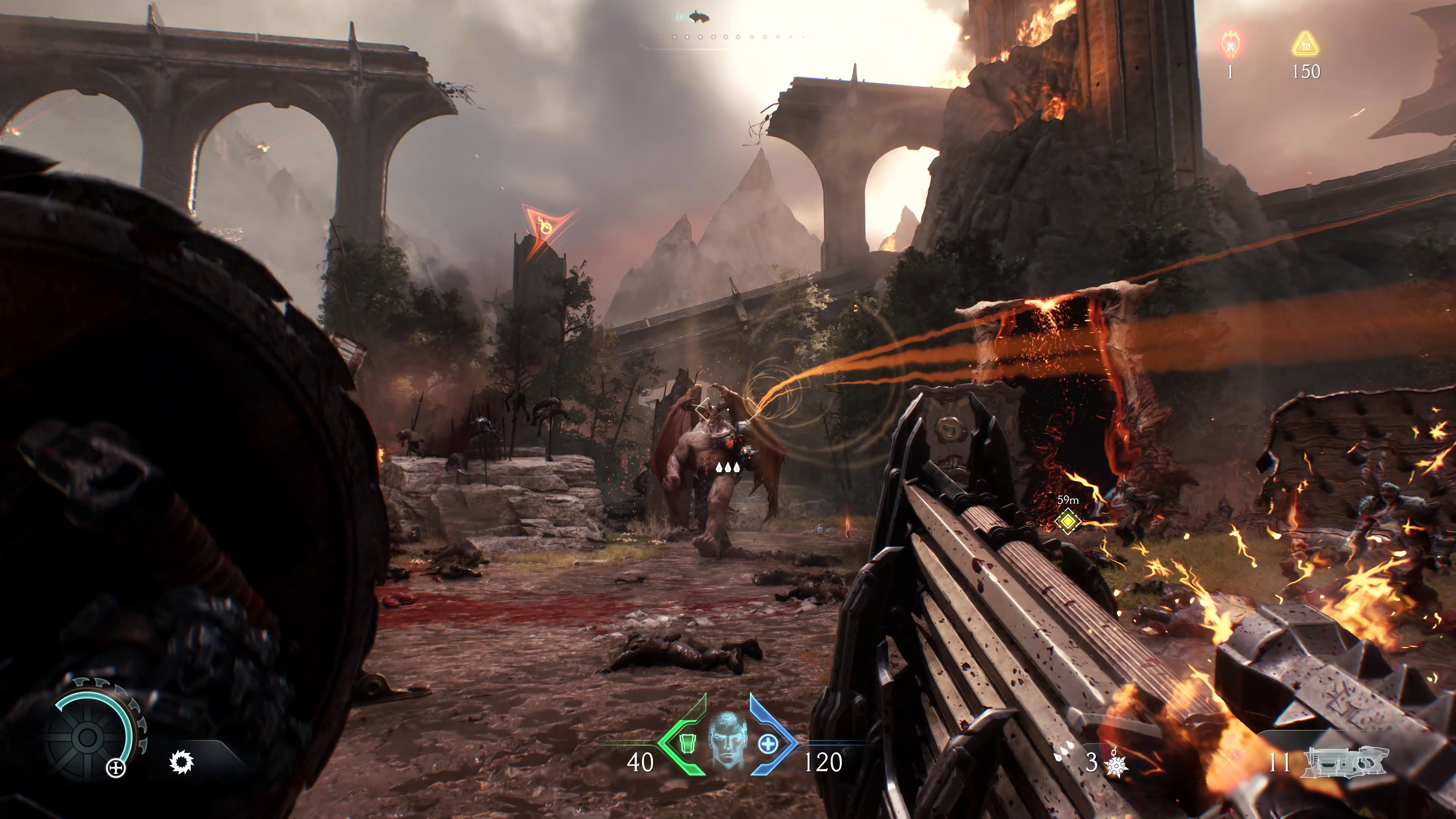Click the yellow diamond objective marker
1456x819 pixels.
[1068, 521]
